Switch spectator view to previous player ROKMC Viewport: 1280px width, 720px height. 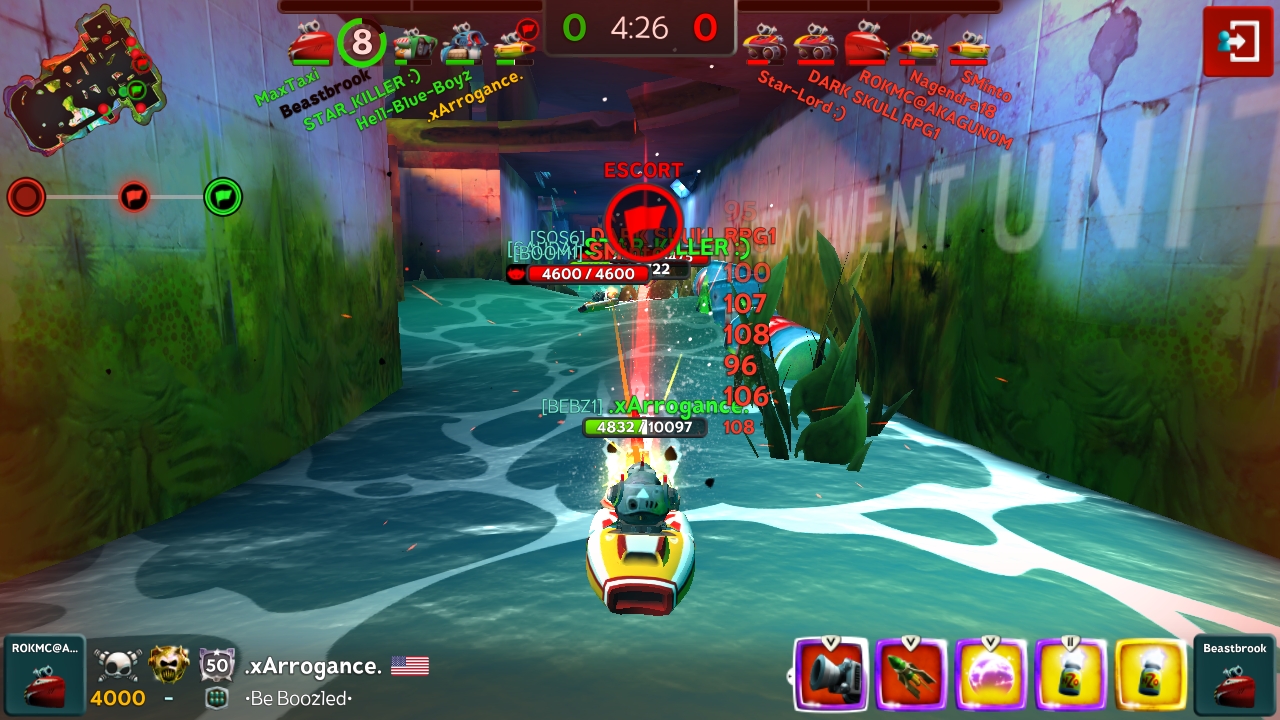[44, 674]
